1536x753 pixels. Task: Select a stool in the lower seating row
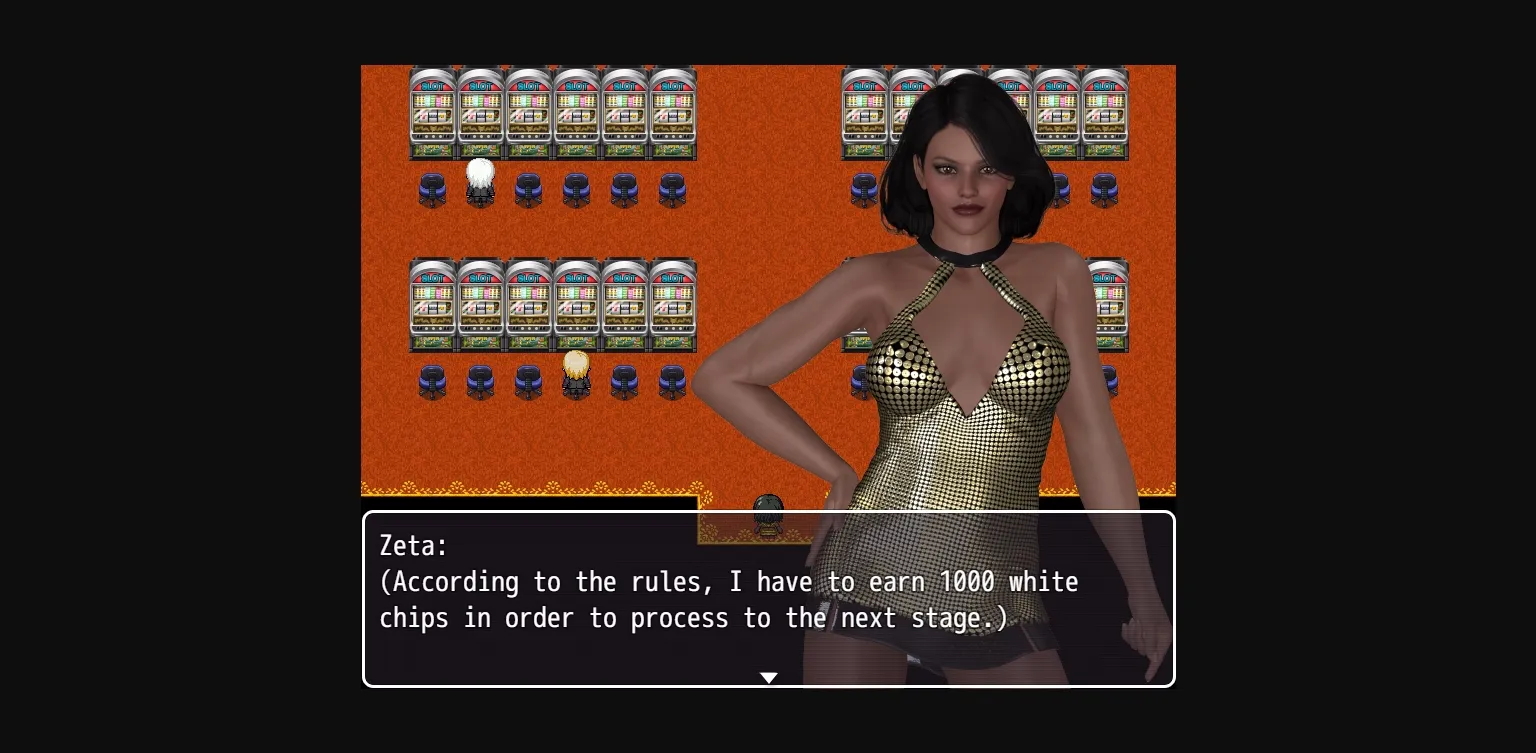click(432, 382)
